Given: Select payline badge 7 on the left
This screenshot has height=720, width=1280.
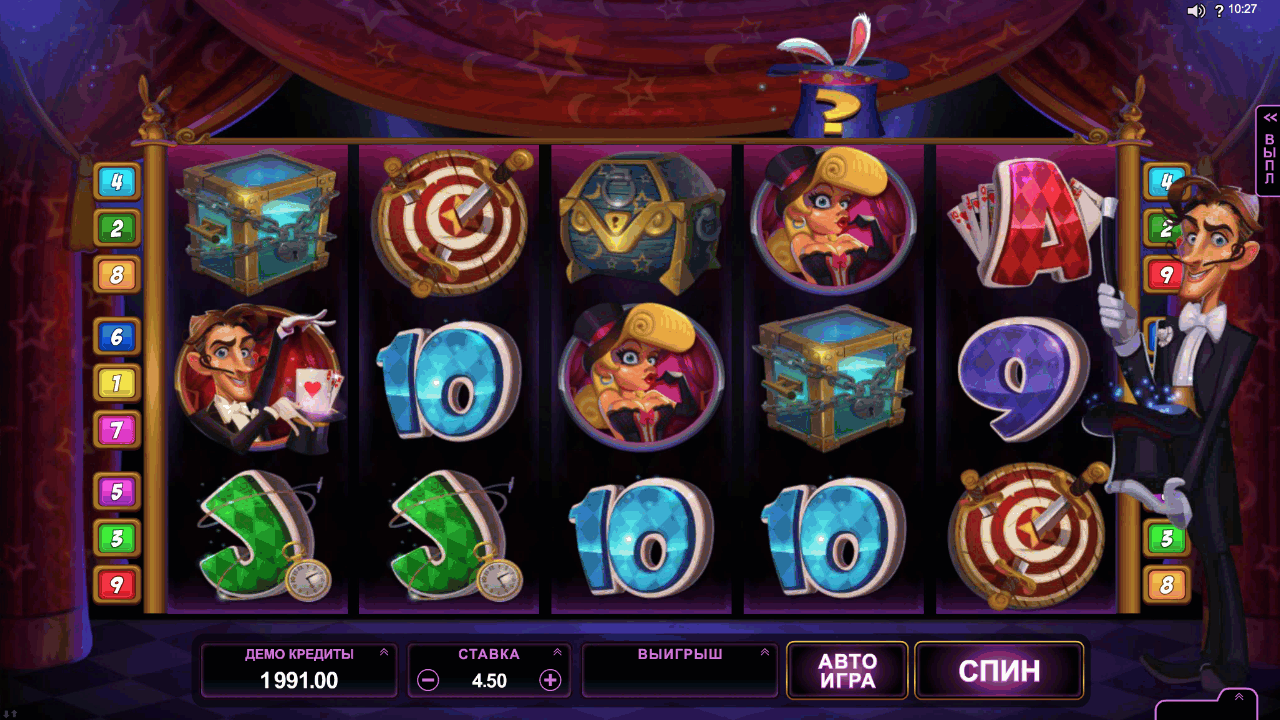Looking at the screenshot, I should tap(117, 430).
